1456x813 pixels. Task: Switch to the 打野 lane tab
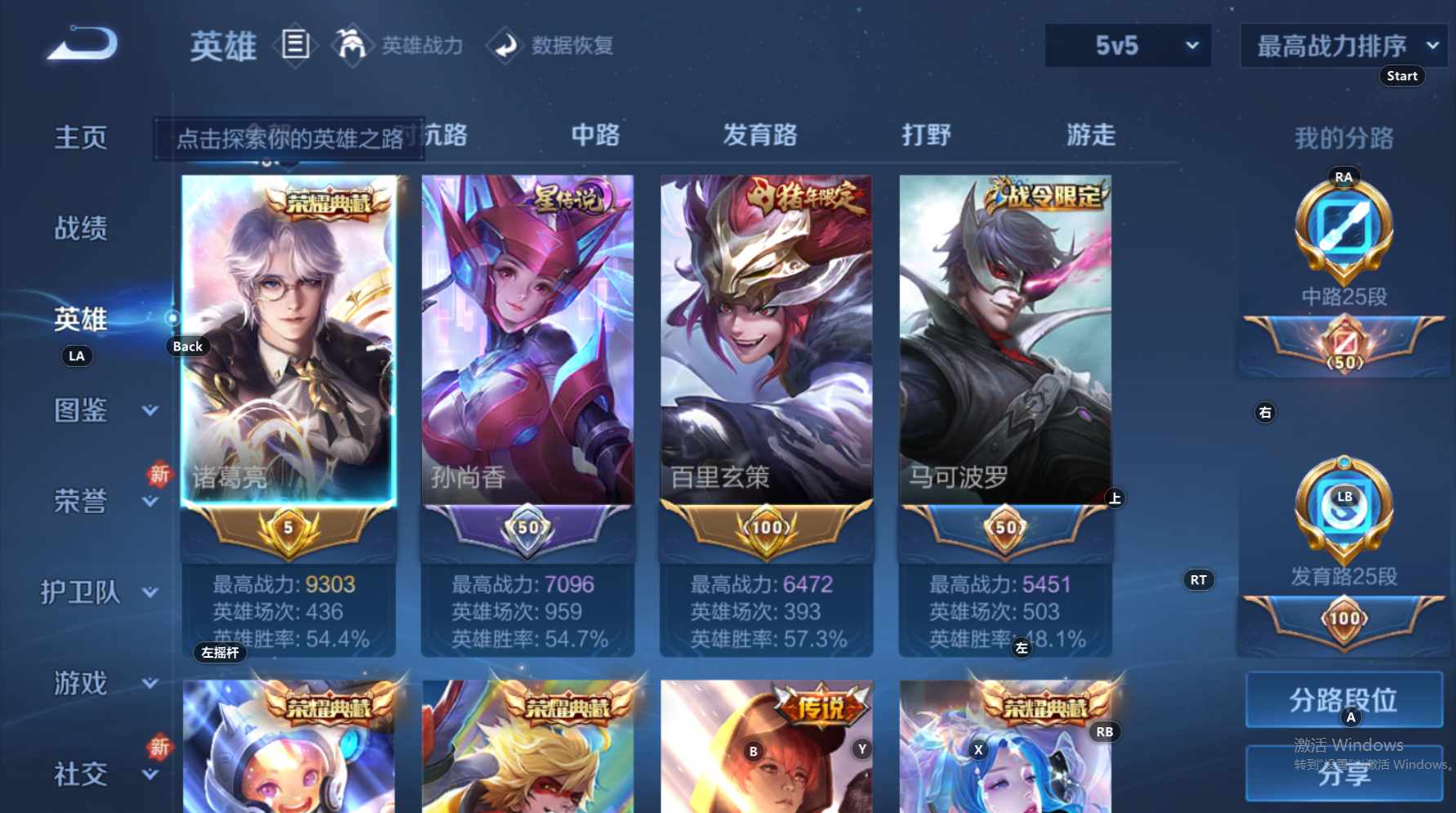coord(927,136)
